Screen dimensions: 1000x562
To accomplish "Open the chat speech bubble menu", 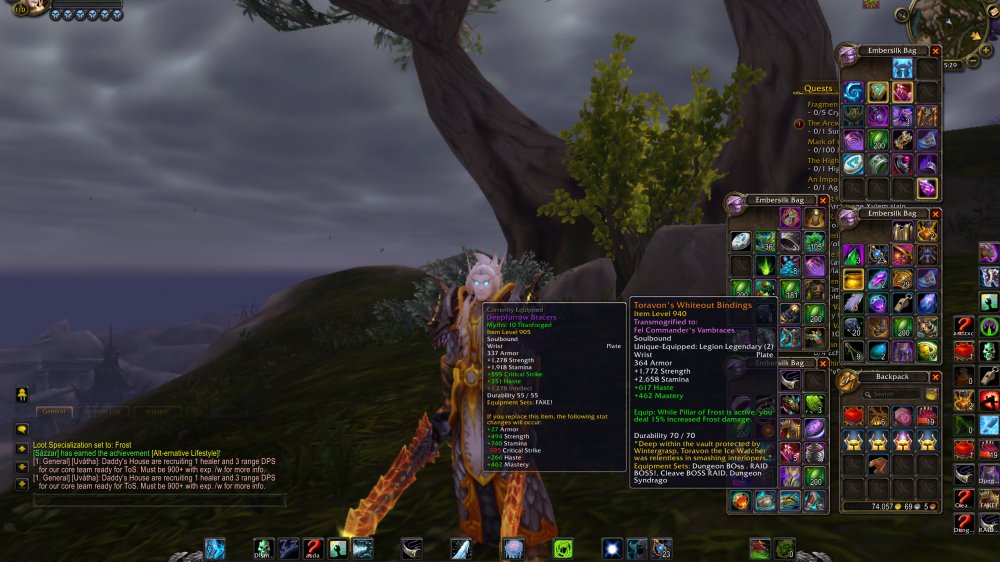I will point(21,429).
